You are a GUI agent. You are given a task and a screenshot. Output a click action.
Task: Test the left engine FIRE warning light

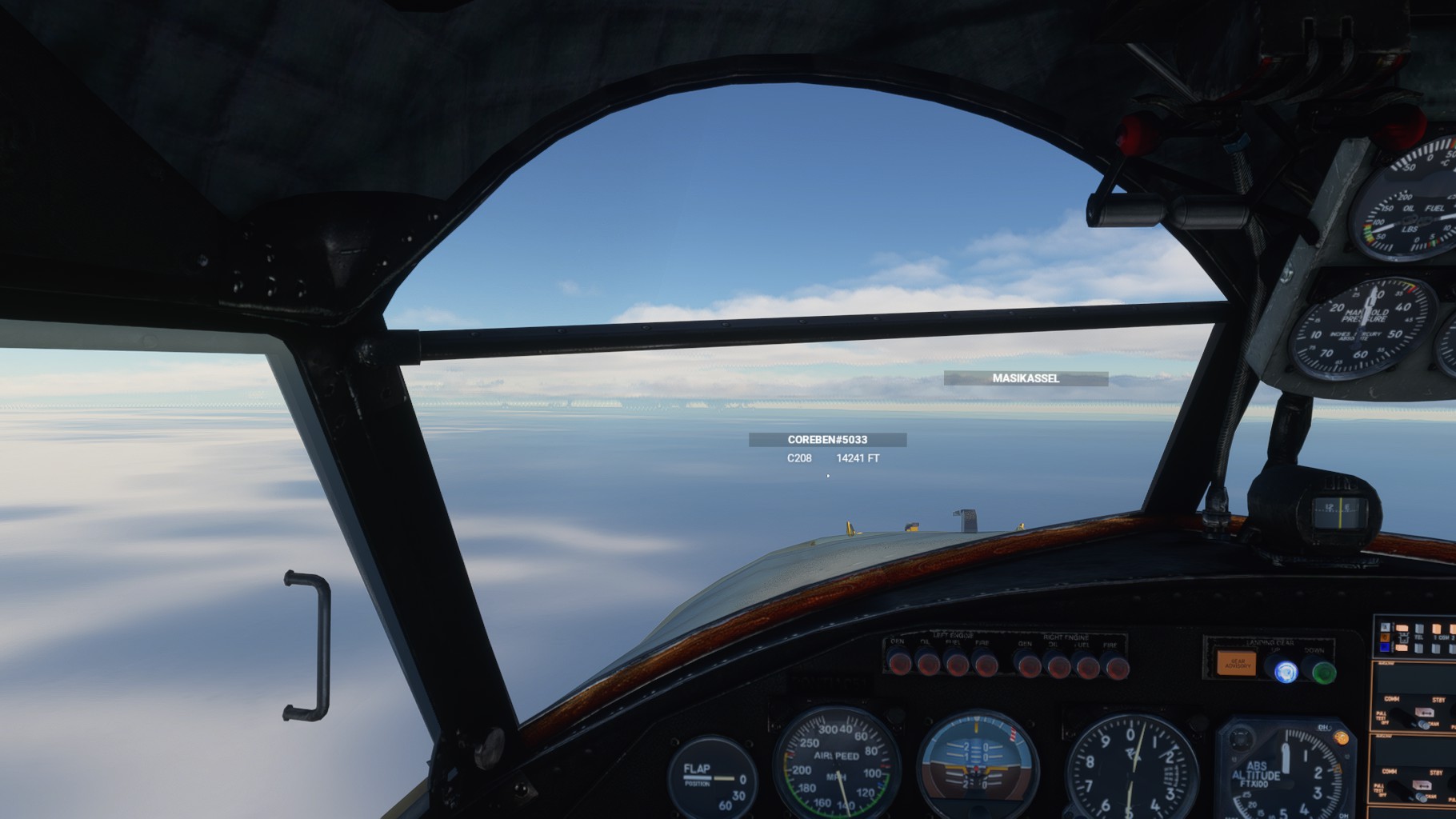pyautogui.click(x=985, y=665)
